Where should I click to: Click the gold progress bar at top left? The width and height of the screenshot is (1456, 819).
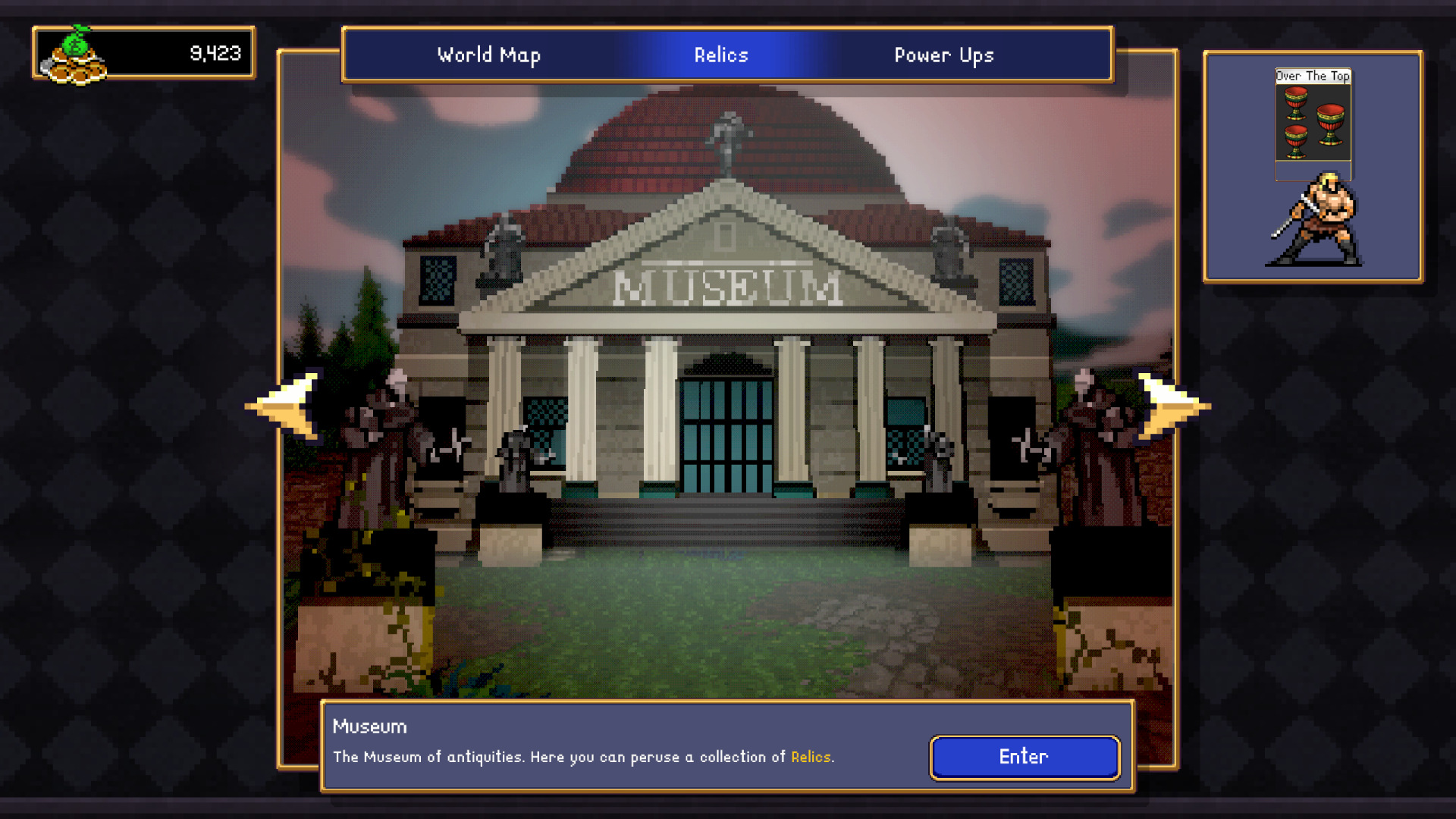point(144,53)
